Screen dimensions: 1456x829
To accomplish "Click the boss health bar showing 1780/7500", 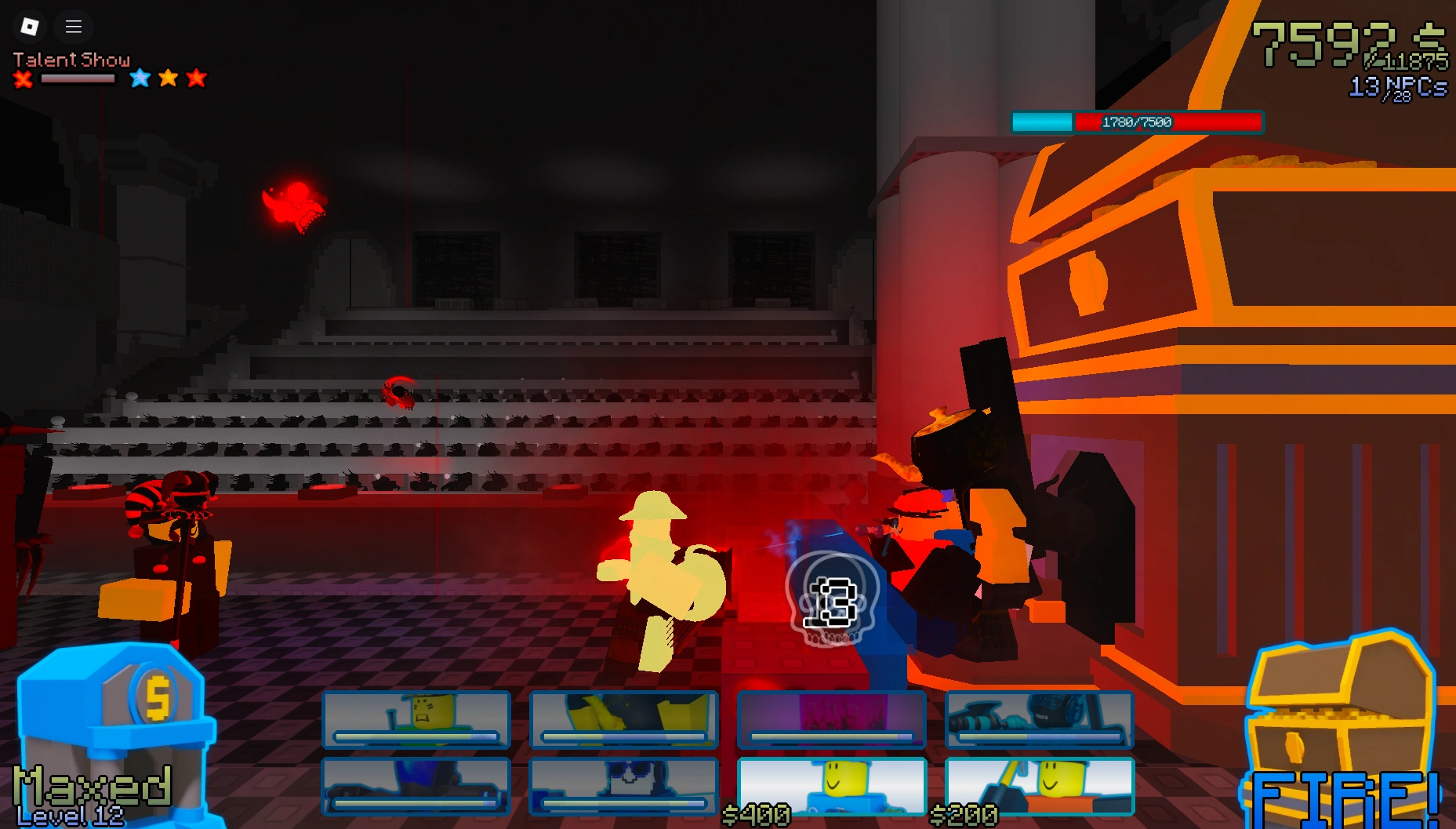I will pos(1138,122).
